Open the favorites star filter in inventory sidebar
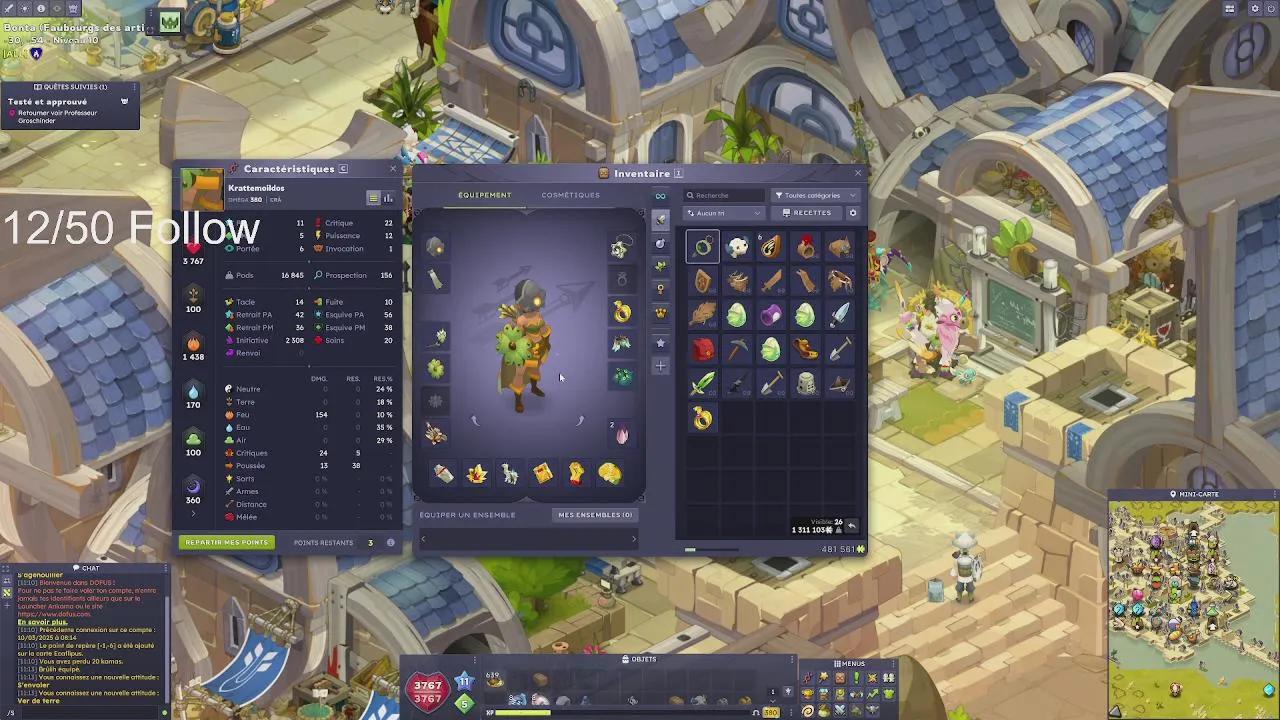 pos(660,343)
